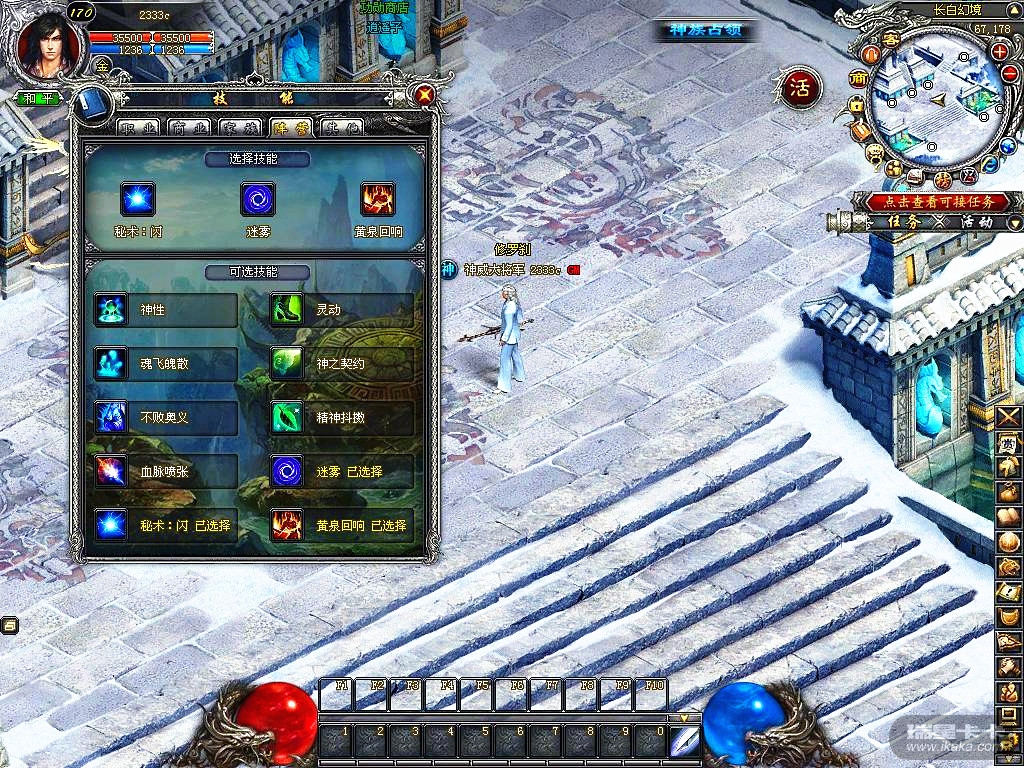Switch to the 职业 tab

(139, 127)
